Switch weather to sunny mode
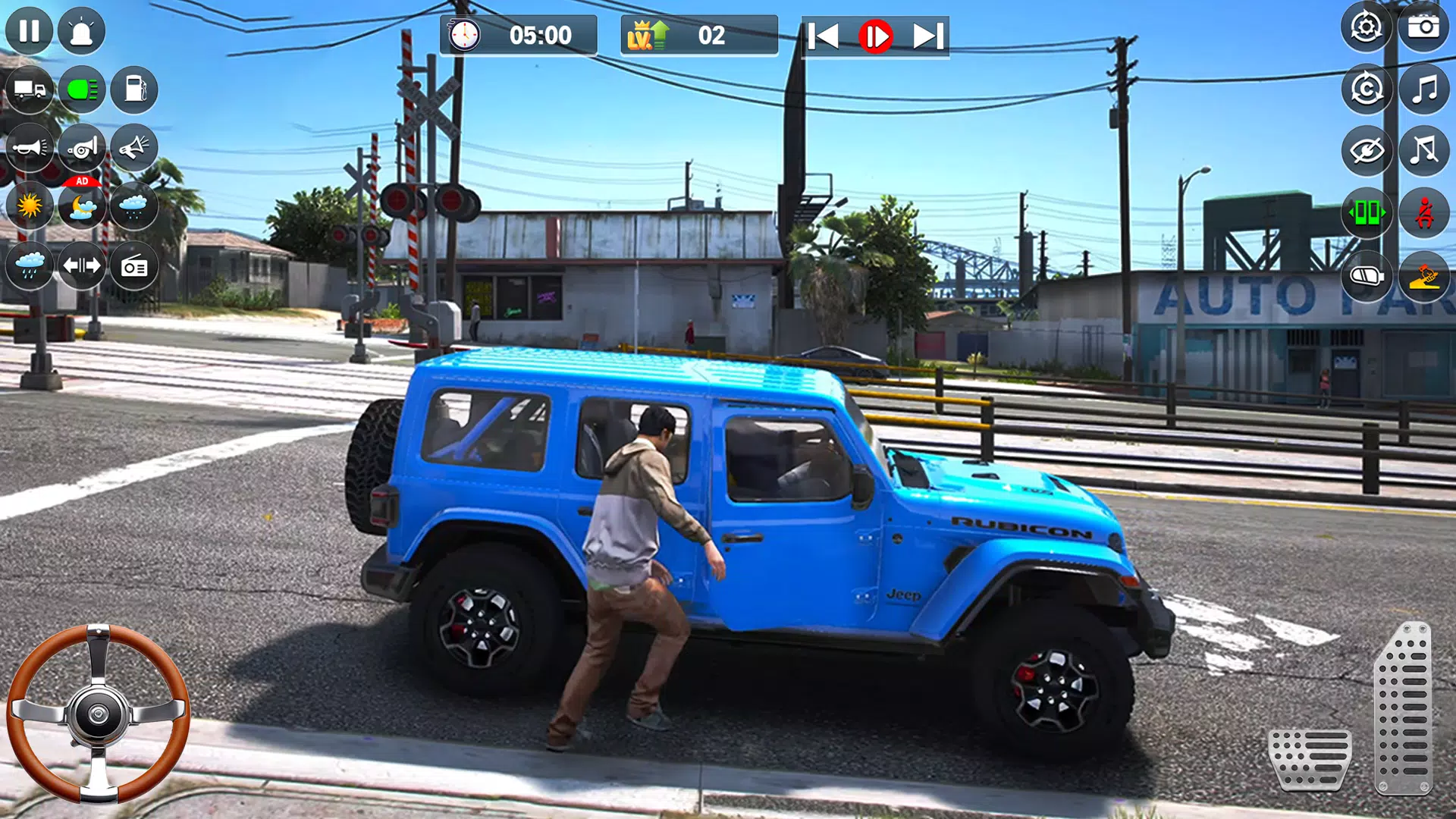 click(30, 207)
